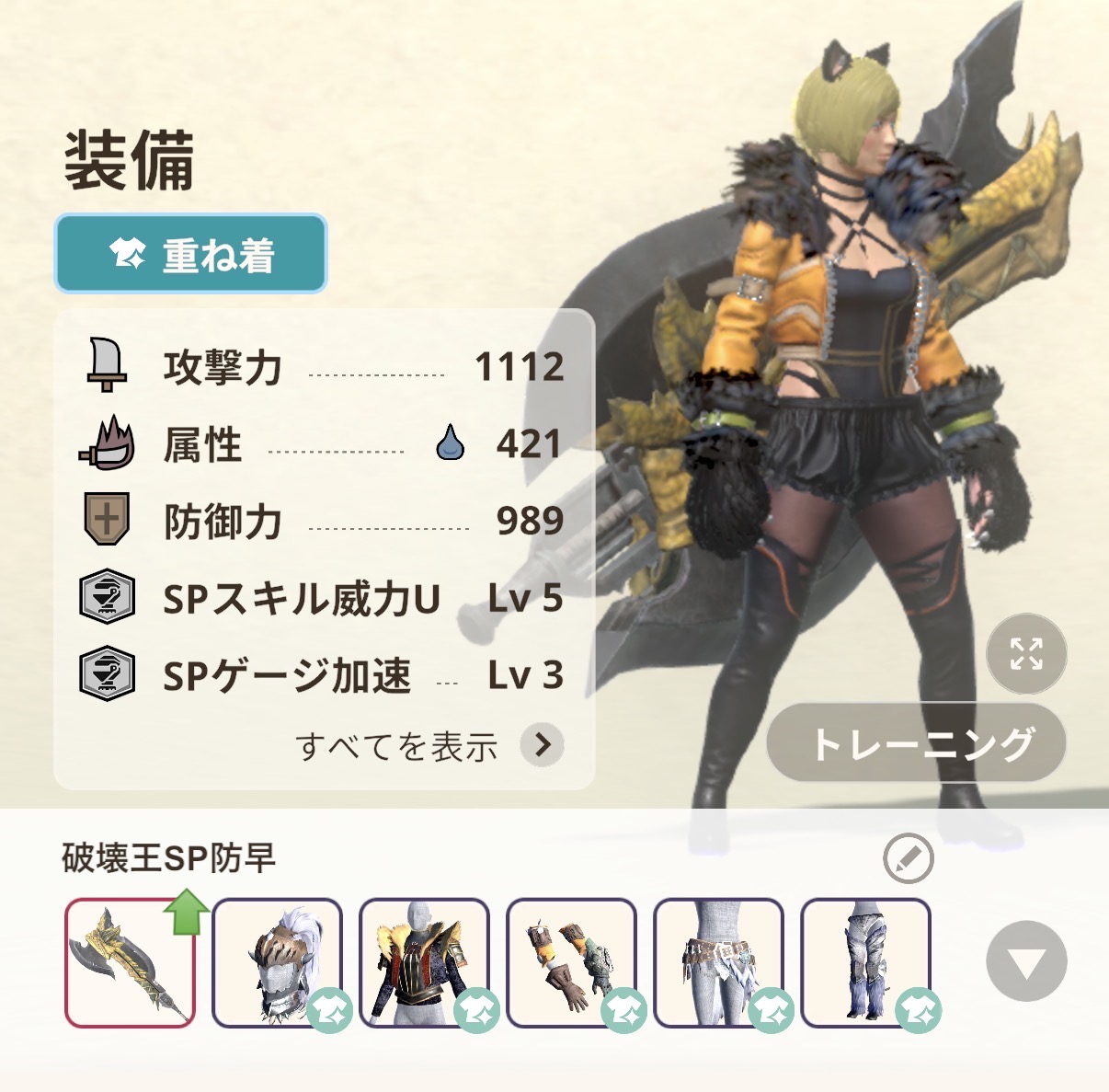Viewport: 1109px width, 1092px height.
Task: Select the equipped axe weapon slot
Action: (x=130, y=962)
